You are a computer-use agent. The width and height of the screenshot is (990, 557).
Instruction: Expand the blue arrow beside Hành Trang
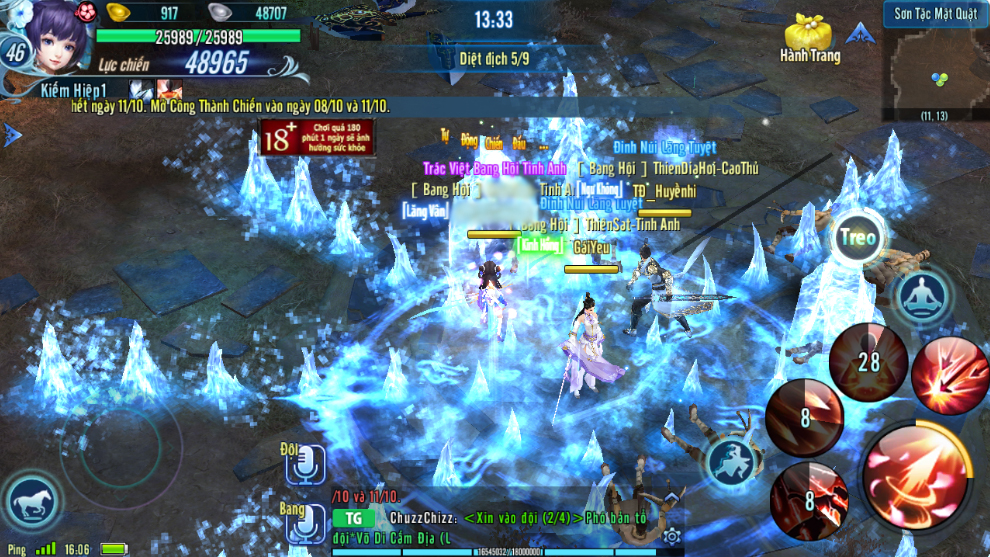[x=857, y=34]
